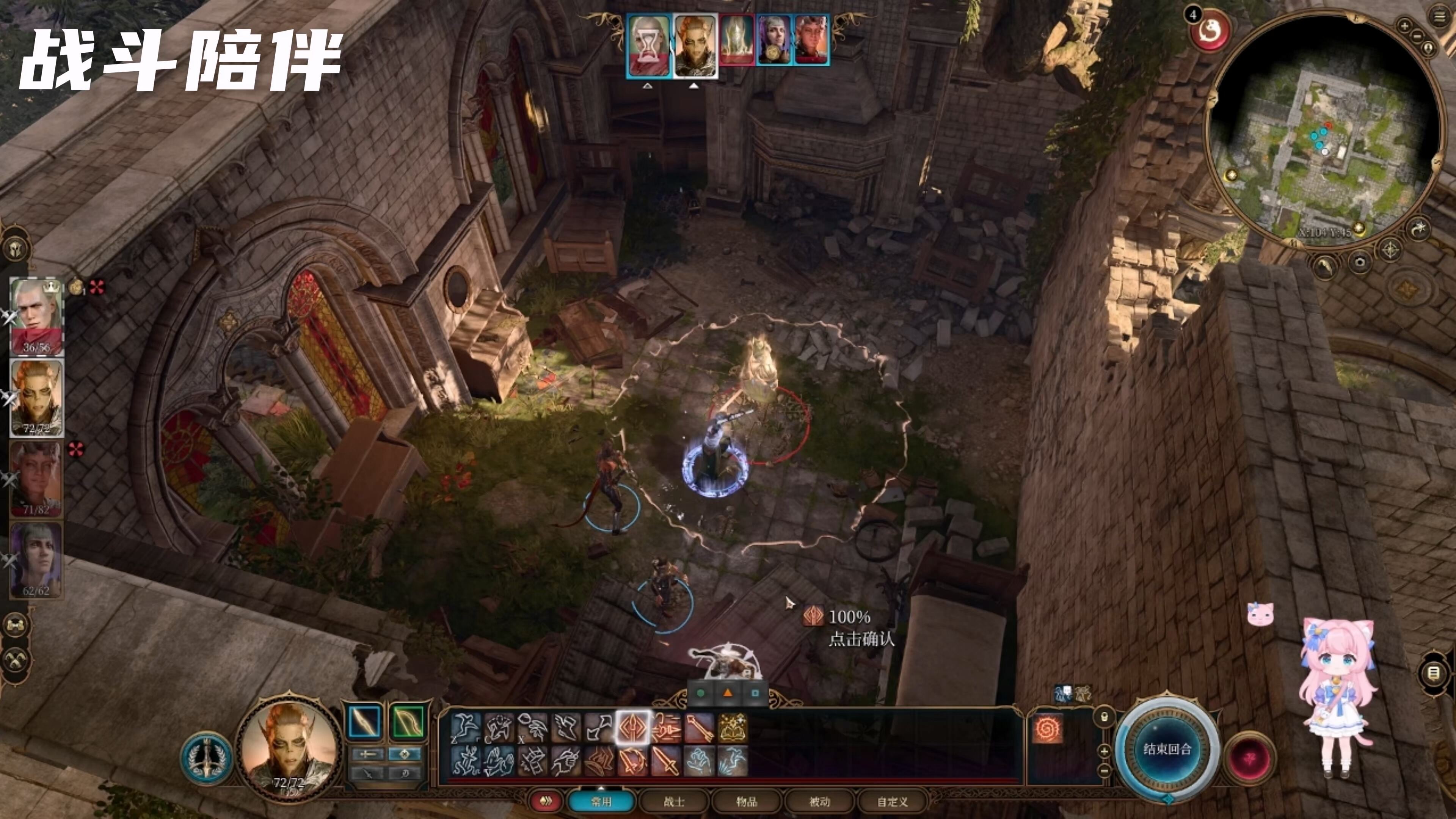This screenshot has height=819, width=1456.
Task: Select the melee weapon set slot
Action: pos(364,722)
